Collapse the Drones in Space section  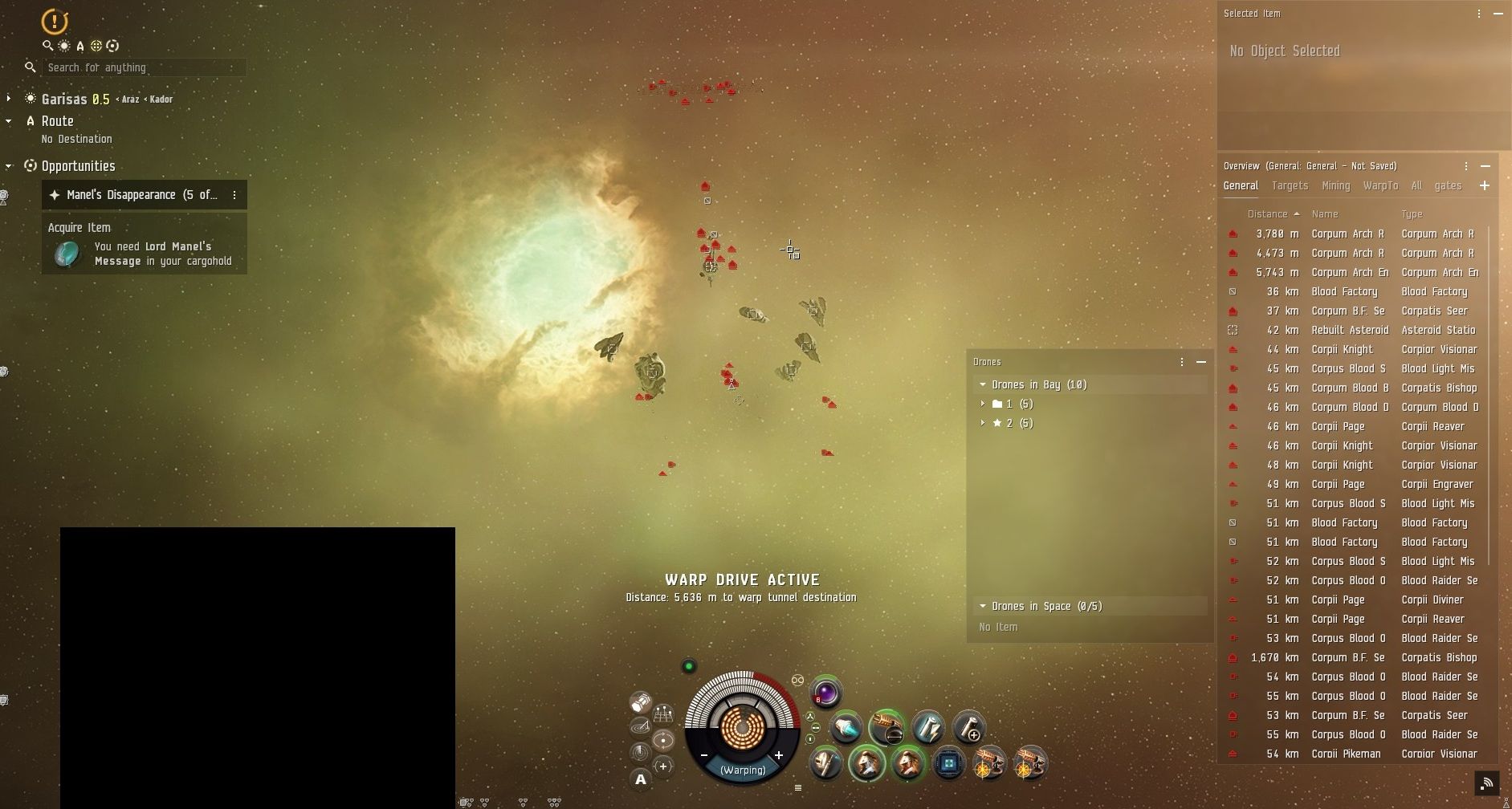pos(983,606)
